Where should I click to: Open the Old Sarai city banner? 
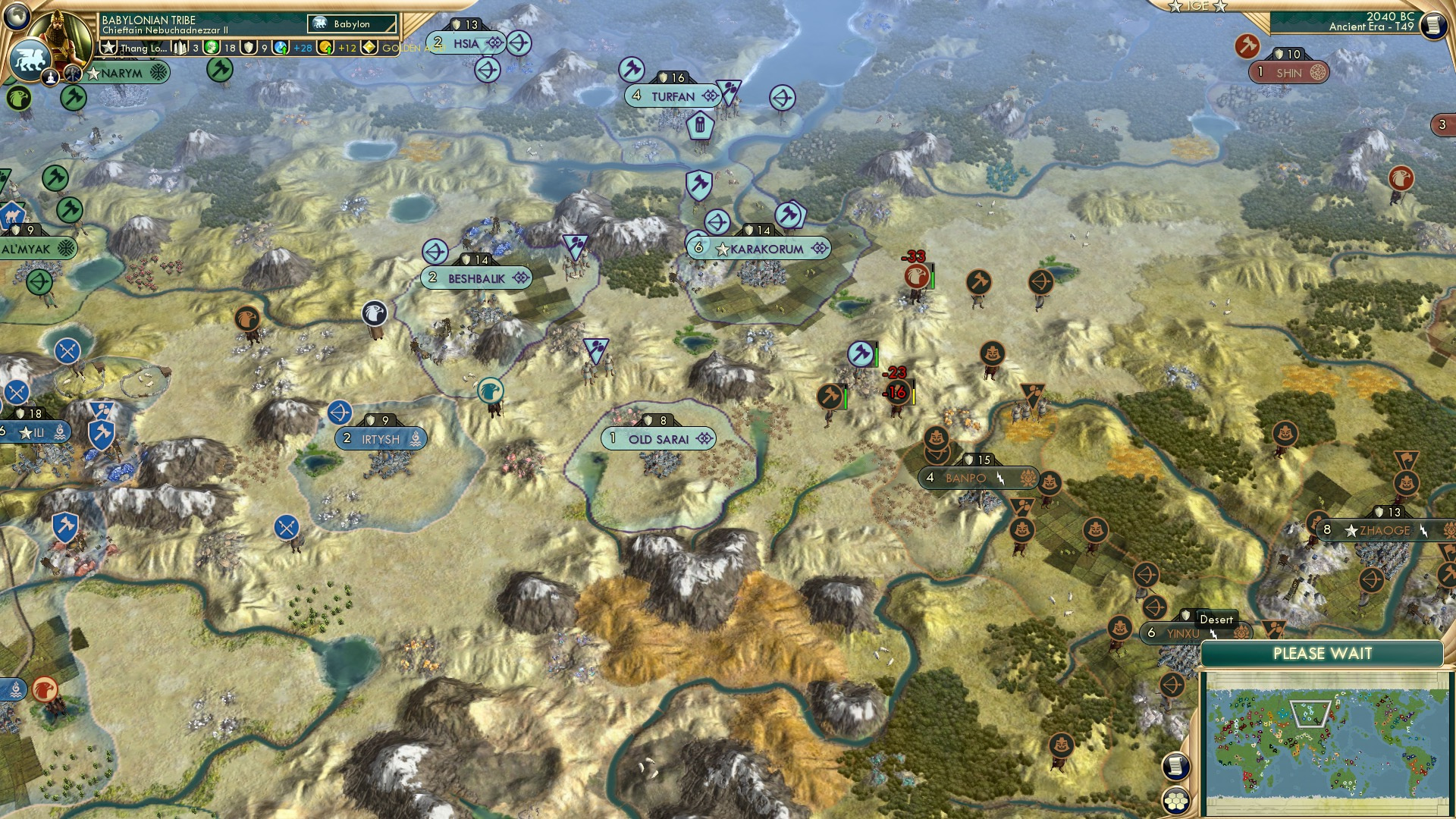coord(658,438)
